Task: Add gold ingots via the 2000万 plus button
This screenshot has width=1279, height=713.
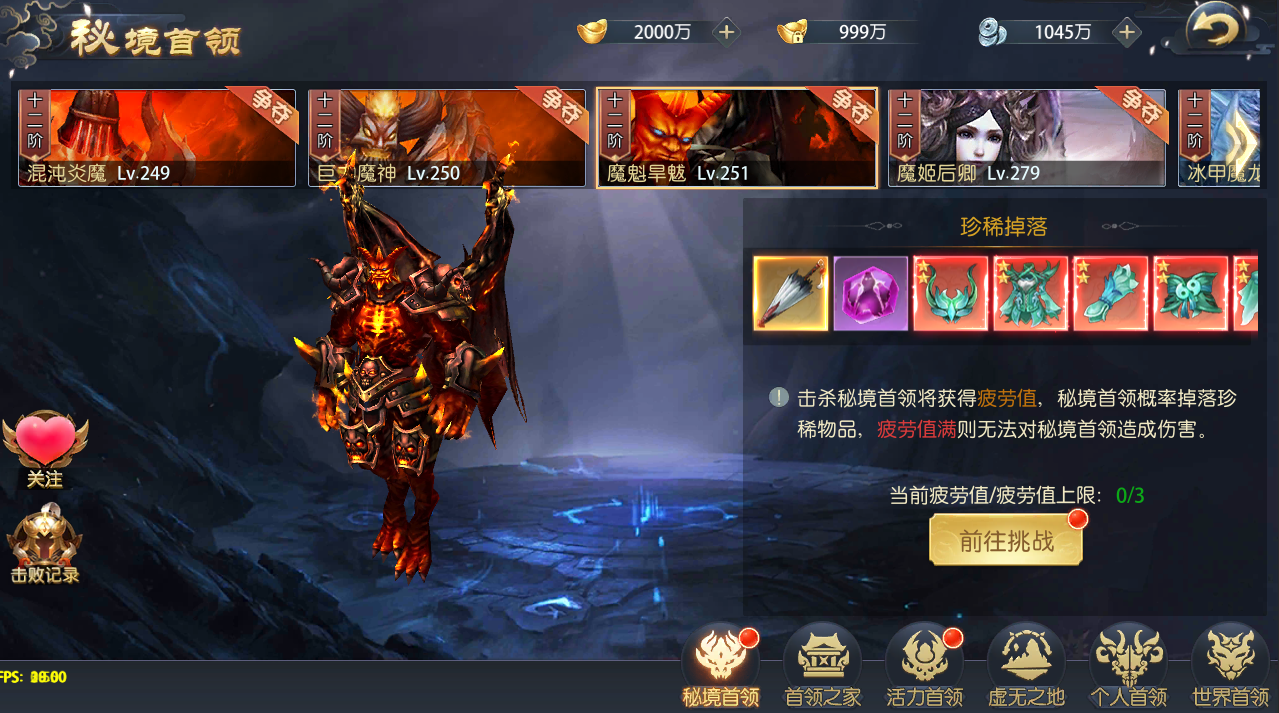Action: point(727,32)
